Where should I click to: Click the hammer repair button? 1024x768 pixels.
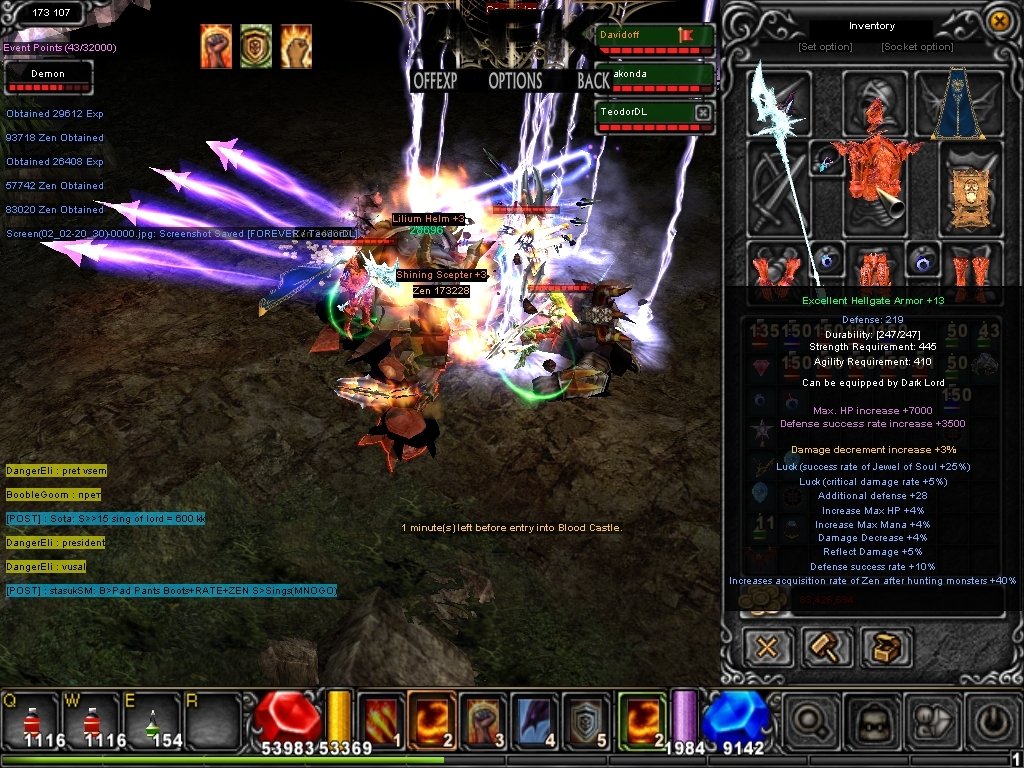click(x=827, y=647)
